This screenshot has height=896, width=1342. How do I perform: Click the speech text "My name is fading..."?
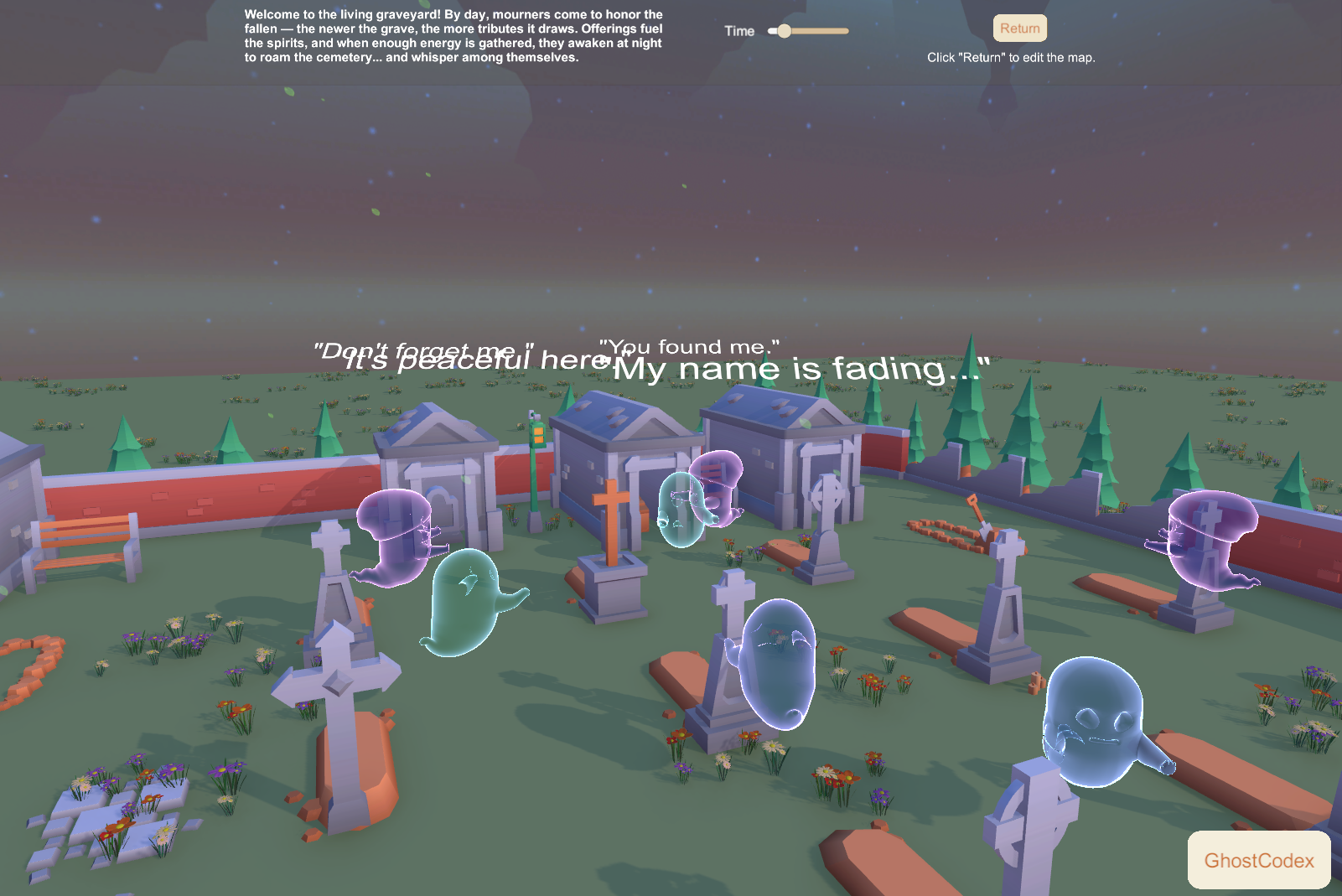coord(801,366)
